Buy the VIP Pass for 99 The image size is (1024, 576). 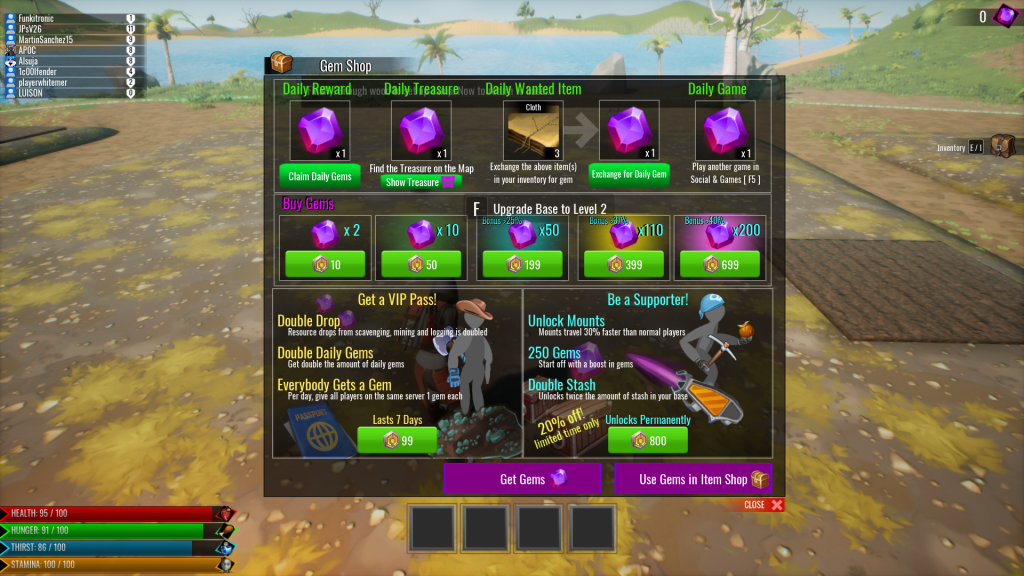pyautogui.click(x=397, y=440)
